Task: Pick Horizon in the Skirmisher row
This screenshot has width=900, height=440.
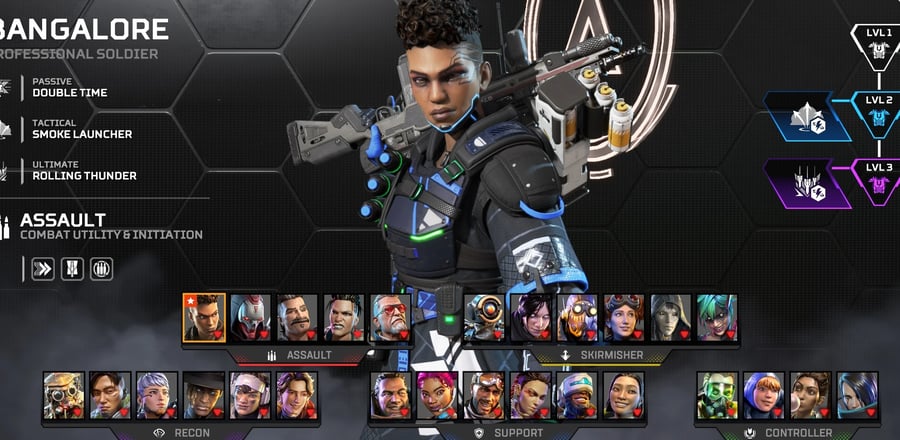Action: (x=624, y=317)
